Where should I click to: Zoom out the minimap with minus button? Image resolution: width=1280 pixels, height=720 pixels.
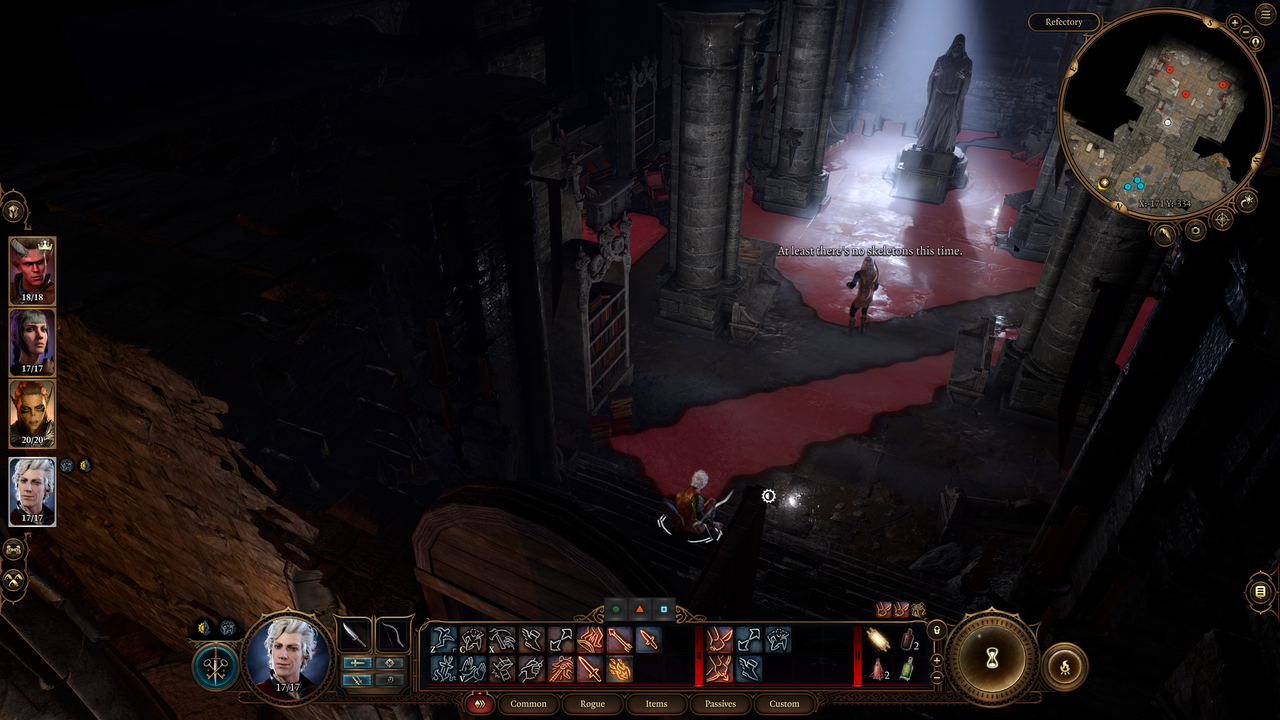click(1247, 31)
